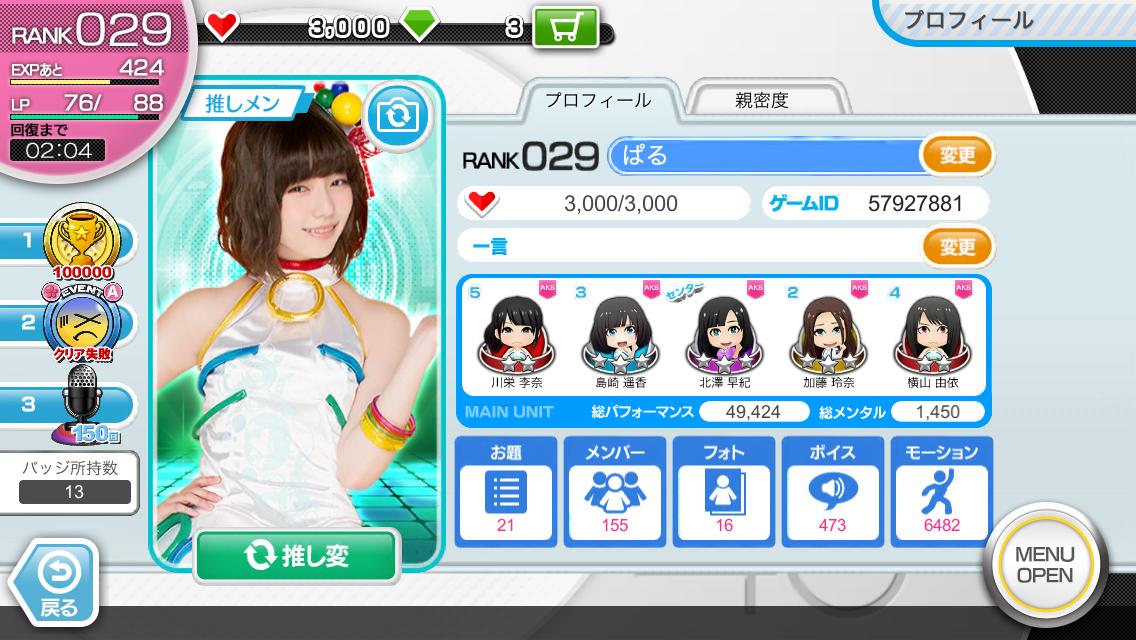Open the green shopping cart shop

pyautogui.click(x=565, y=27)
